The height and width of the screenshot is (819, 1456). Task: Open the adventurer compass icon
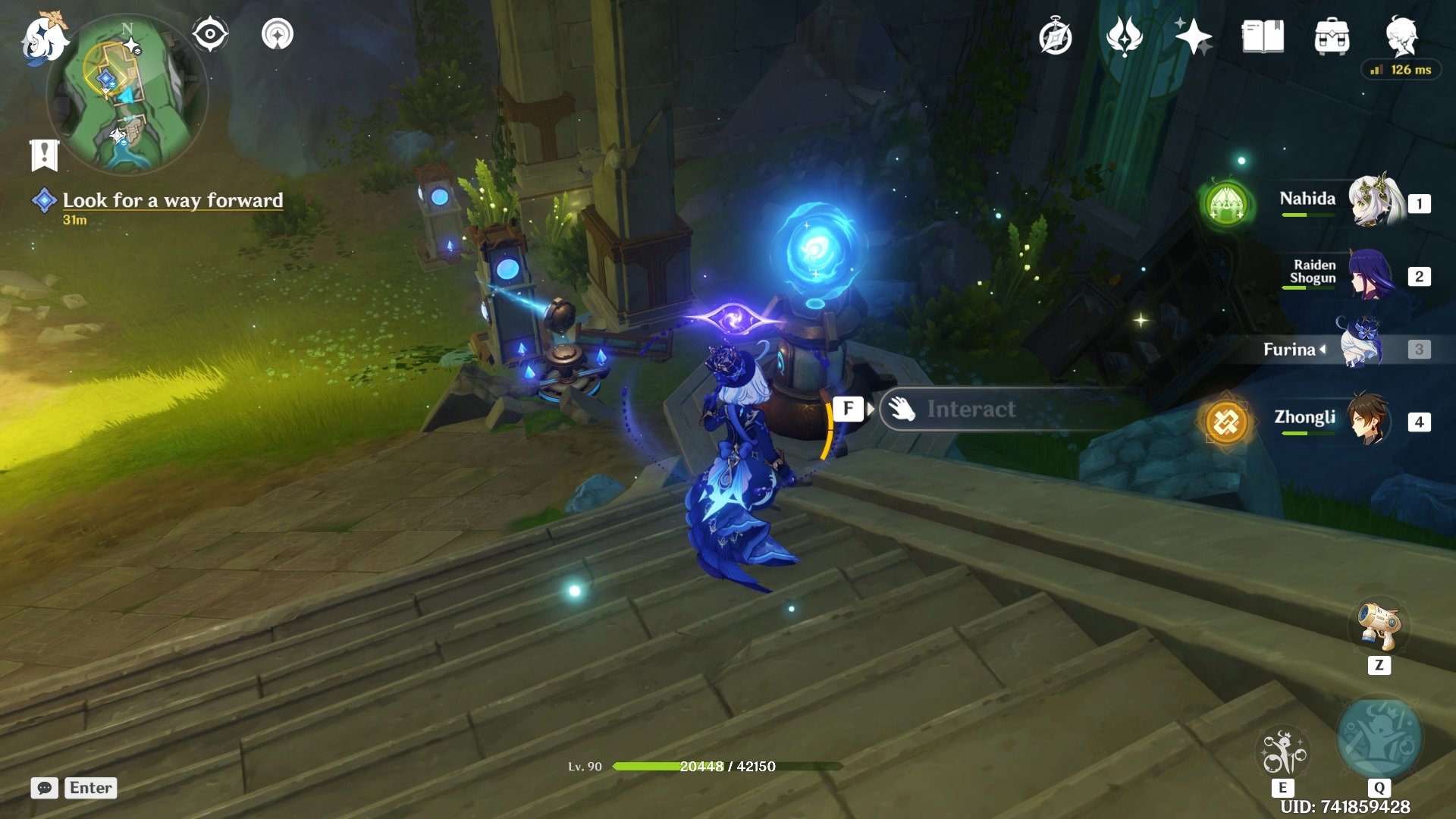point(1056,36)
